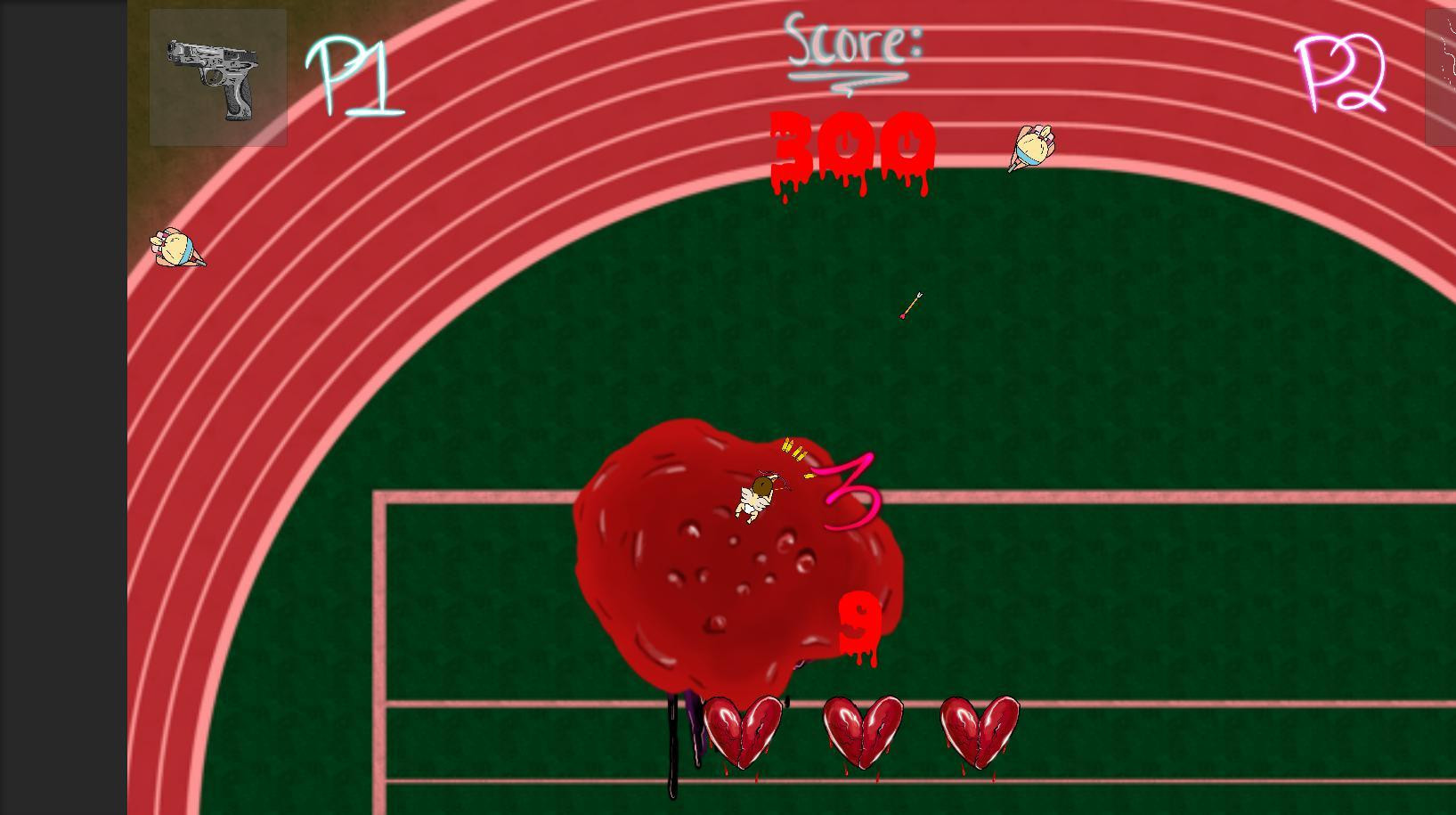Click the P2 weapon slot on the right edge

1441,76
